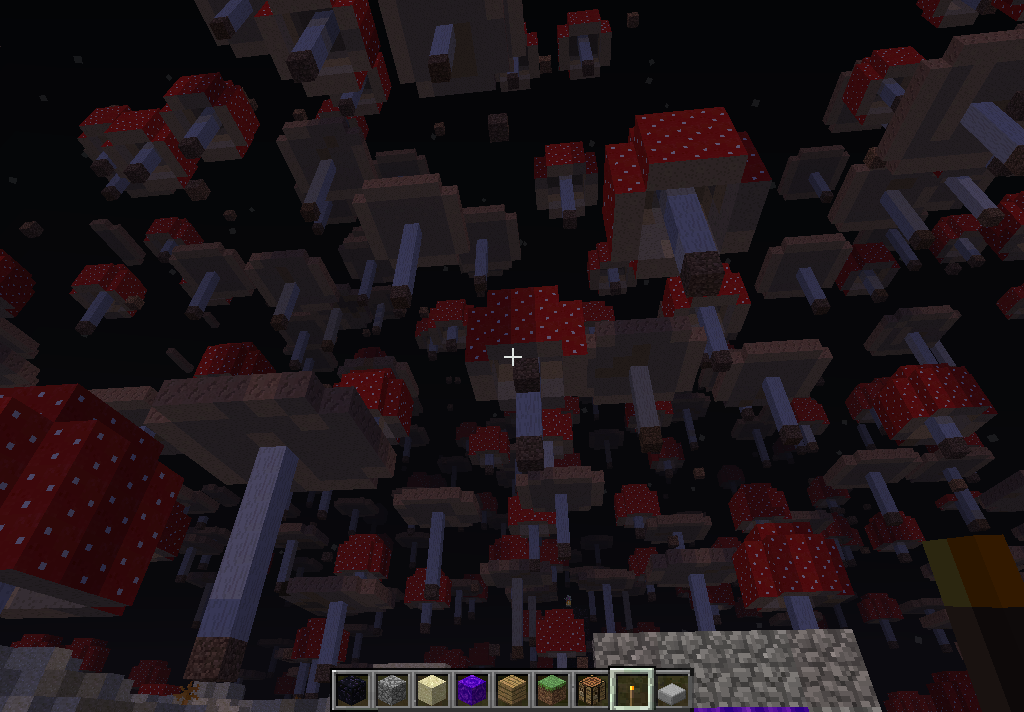Select the obsidian block hotbar slot

pyautogui.click(x=352, y=690)
